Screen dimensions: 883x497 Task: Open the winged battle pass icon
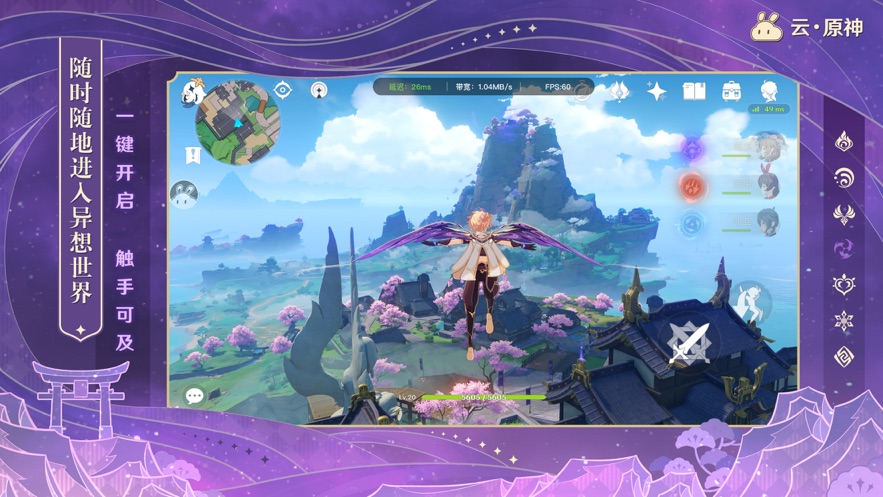pos(619,92)
